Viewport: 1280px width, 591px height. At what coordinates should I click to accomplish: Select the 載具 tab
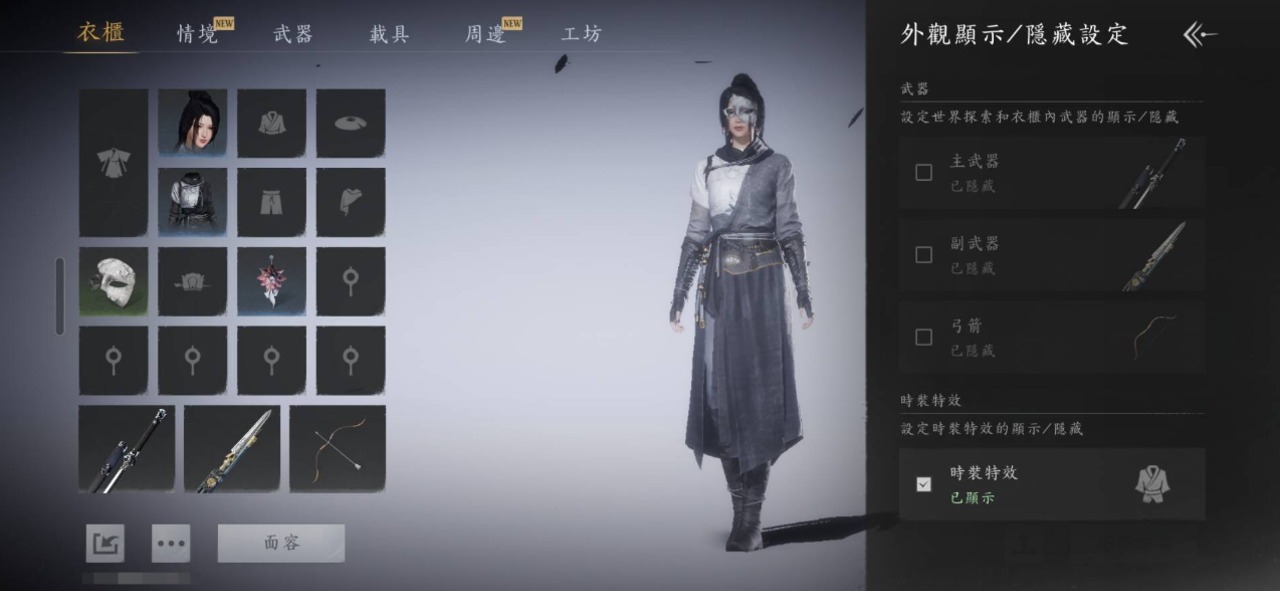[x=389, y=33]
